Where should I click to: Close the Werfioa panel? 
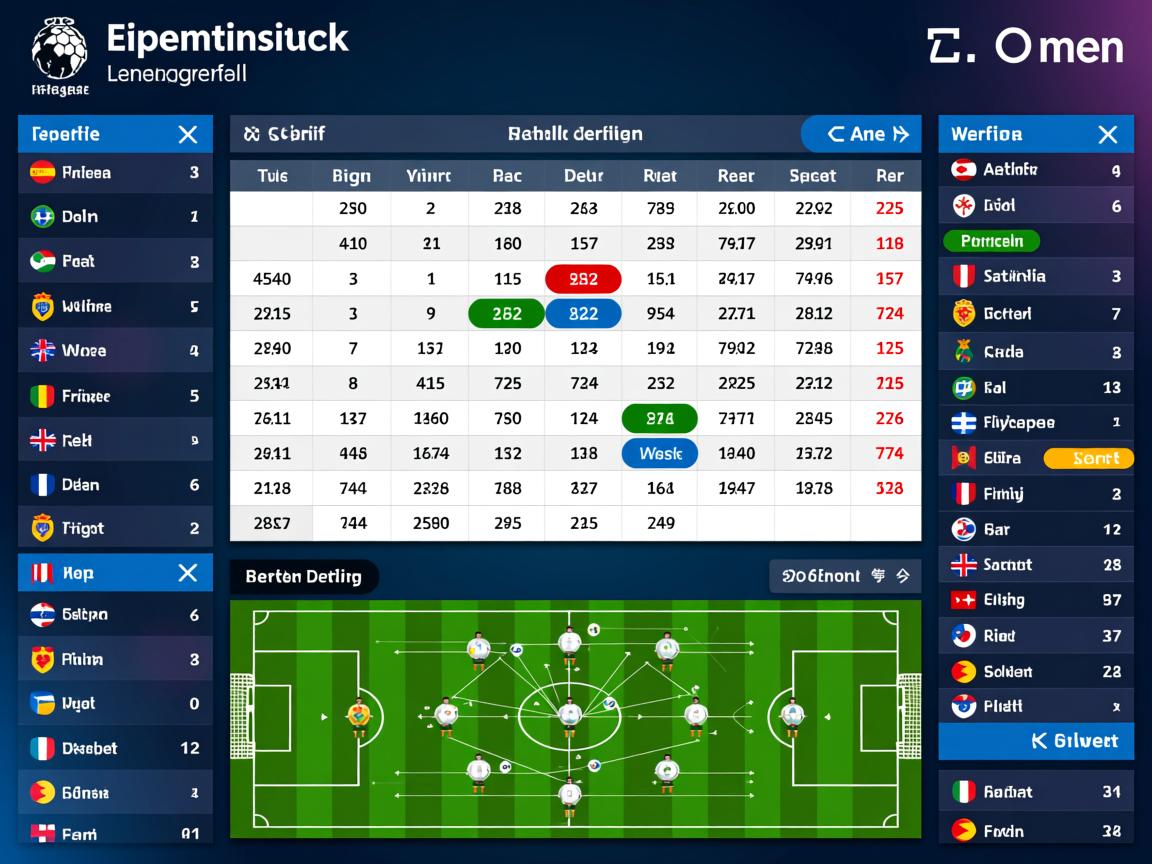pyautogui.click(x=1107, y=134)
